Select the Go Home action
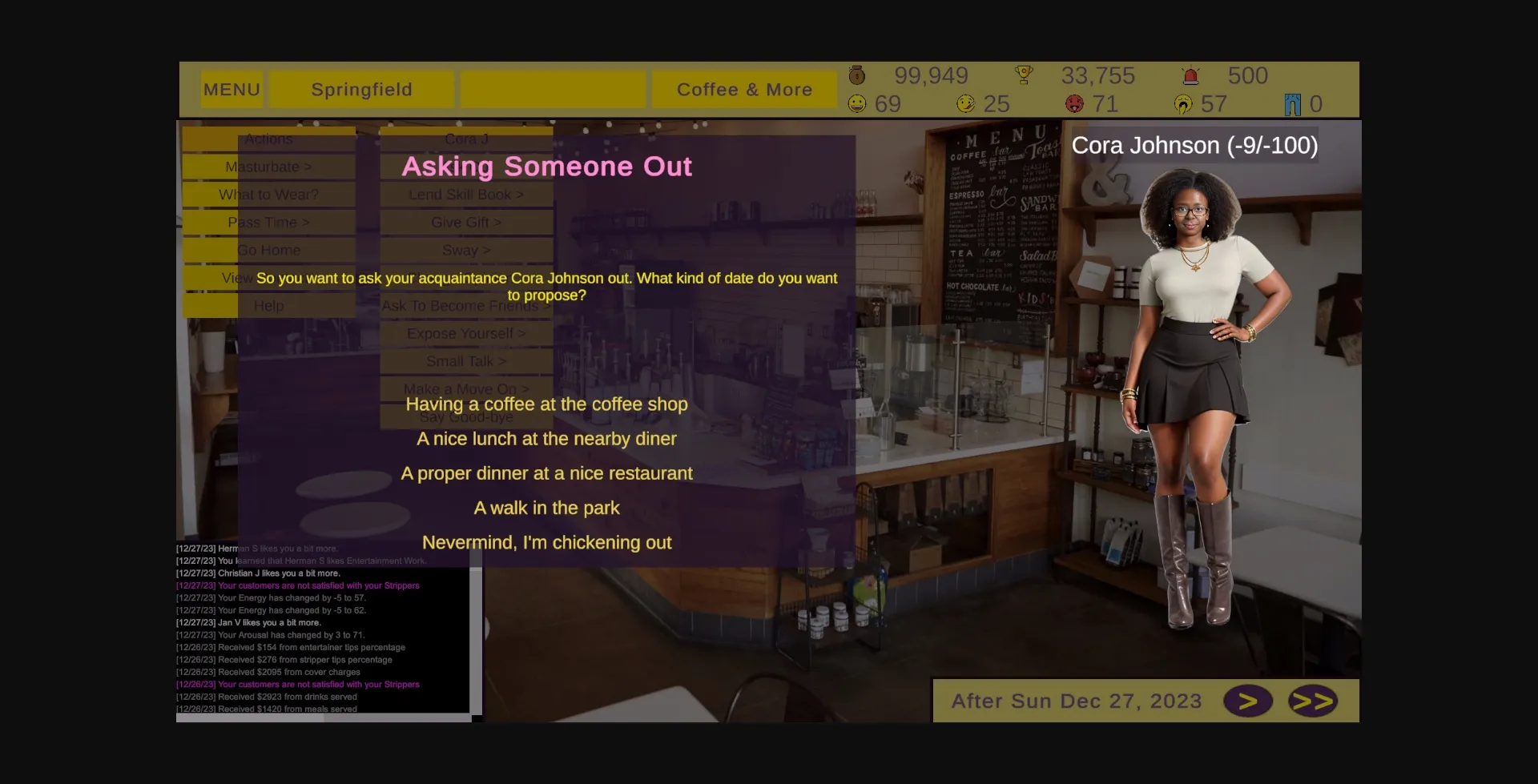 [269, 250]
